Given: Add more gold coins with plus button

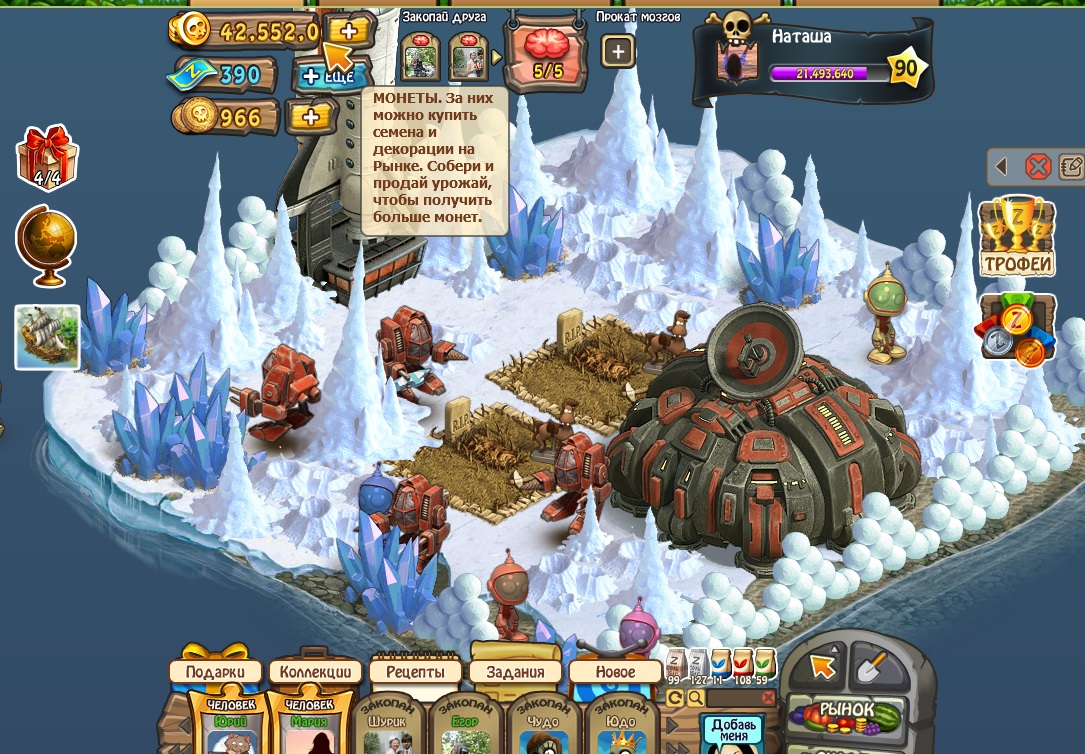Looking at the screenshot, I should coord(349,30).
